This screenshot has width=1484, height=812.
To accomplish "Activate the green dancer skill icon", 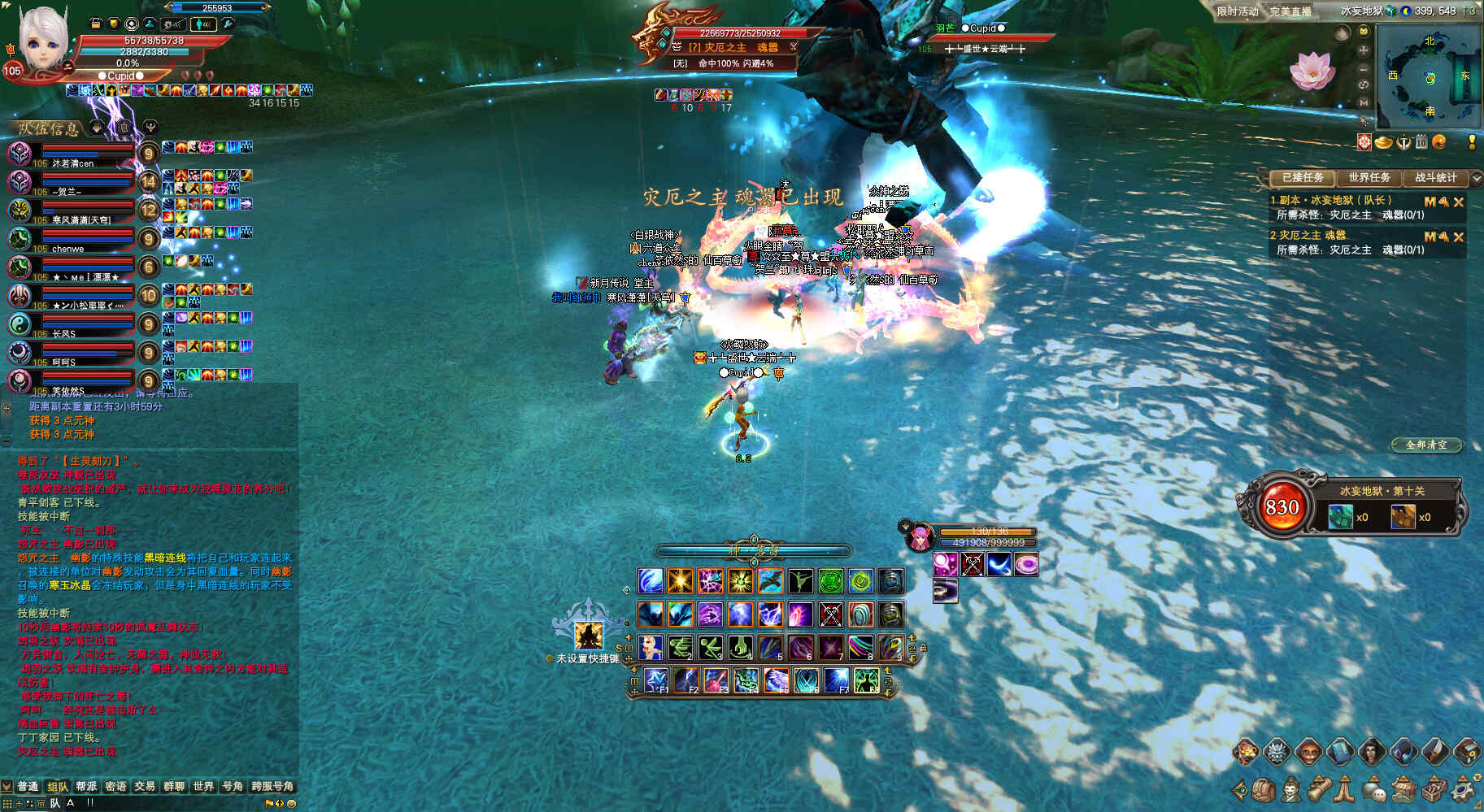I will click(x=800, y=581).
